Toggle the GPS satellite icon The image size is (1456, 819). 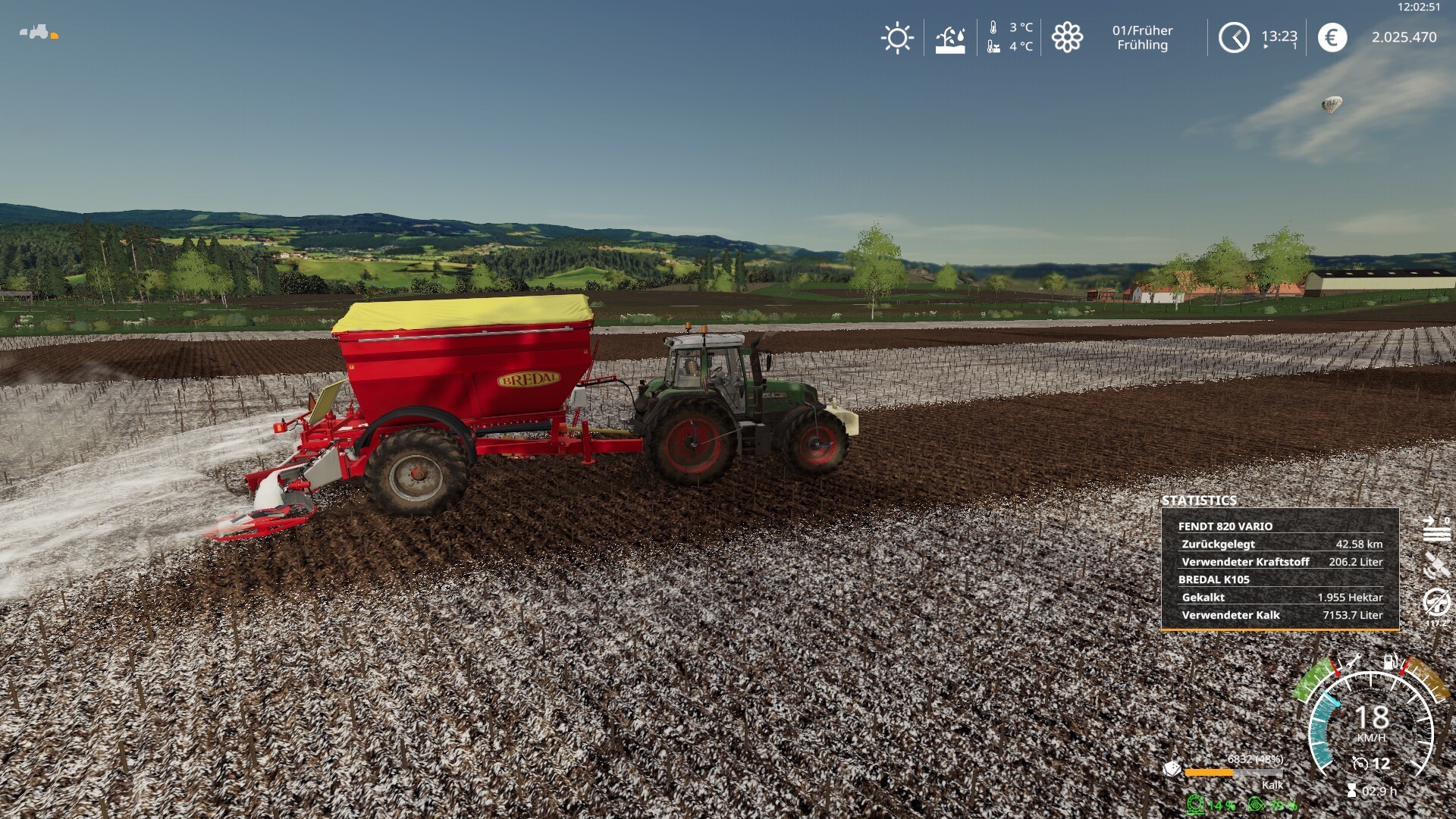[x=1436, y=565]
